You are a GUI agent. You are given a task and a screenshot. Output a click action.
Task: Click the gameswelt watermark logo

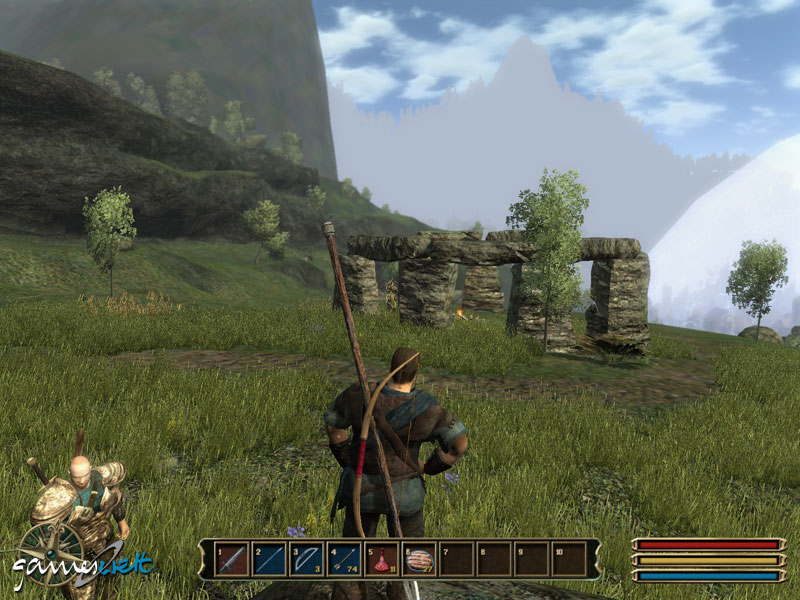82,567
